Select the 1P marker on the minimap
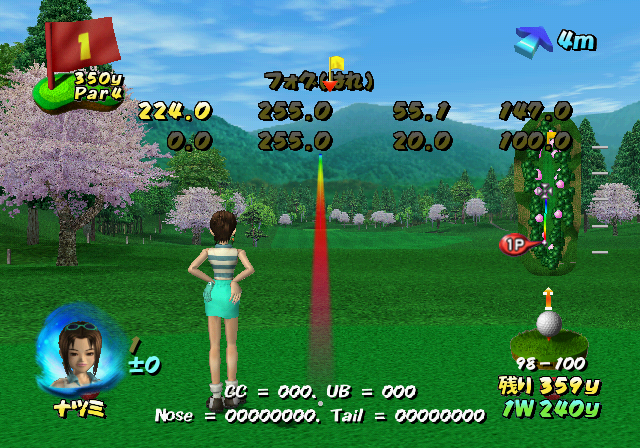 point(512,245)
